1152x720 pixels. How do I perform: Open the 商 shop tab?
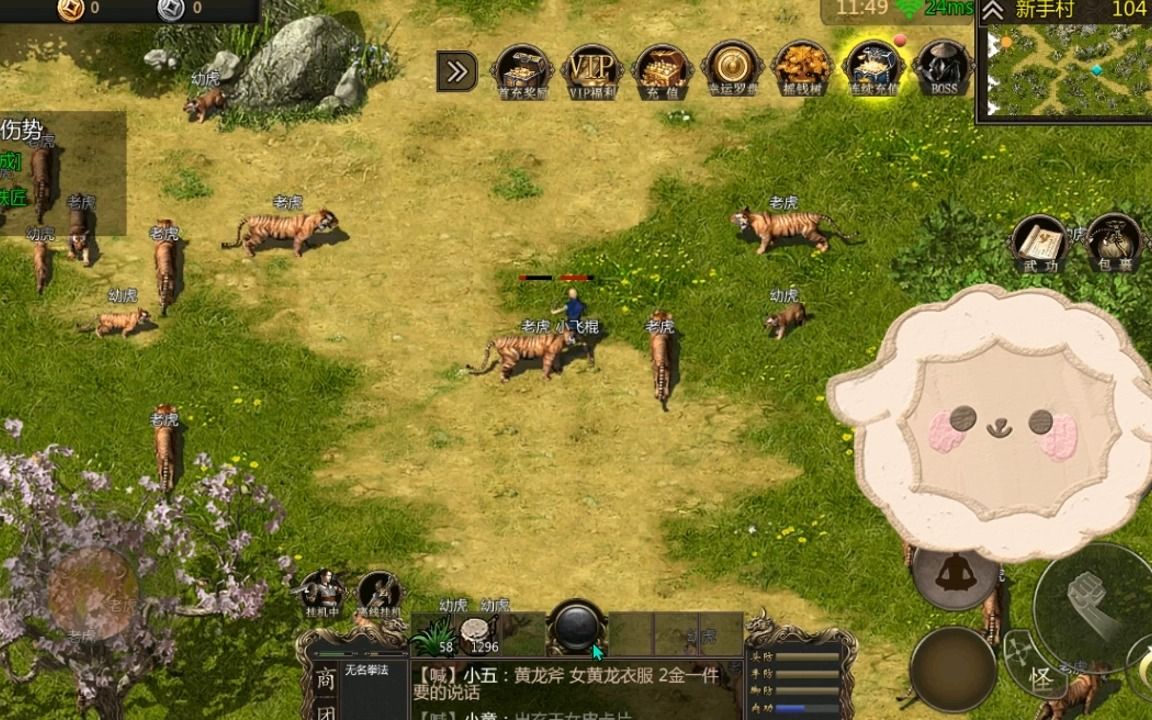(325, 679)
